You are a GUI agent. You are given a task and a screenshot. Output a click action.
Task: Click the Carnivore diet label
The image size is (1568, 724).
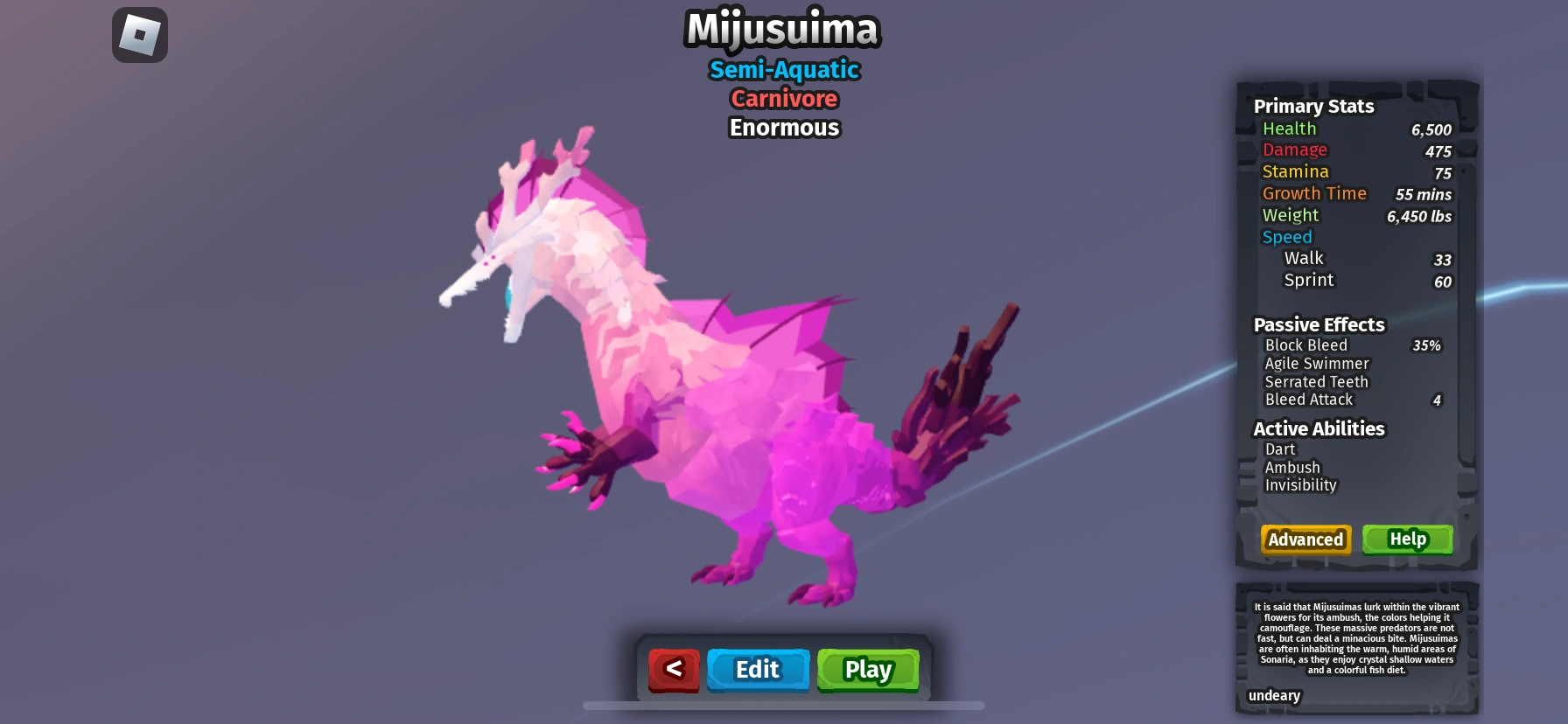(x=784, y=99)
